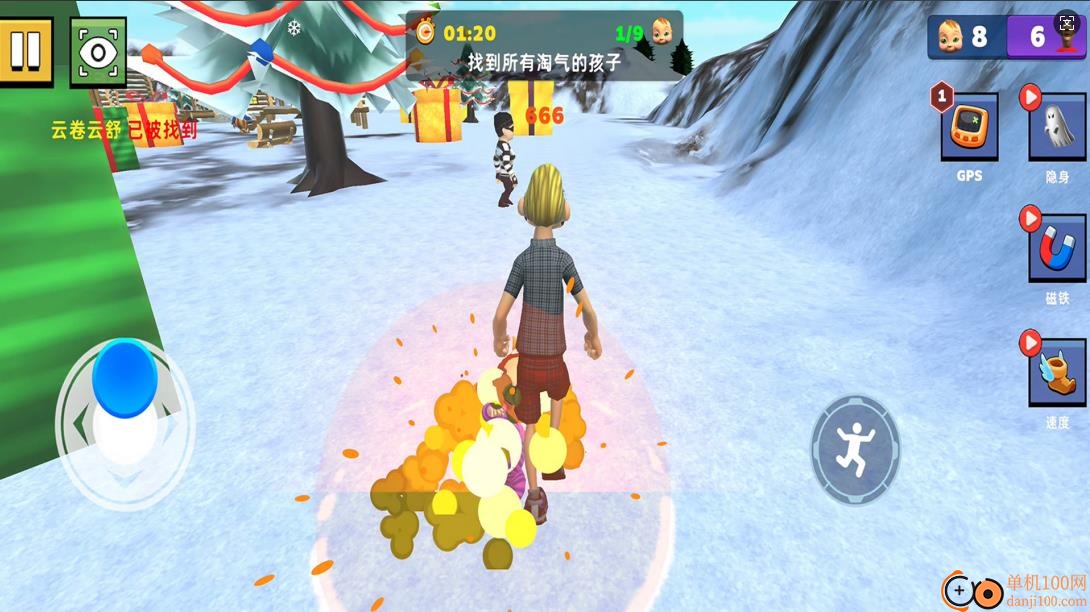This screenshot has width=1090, height=612.
Task: Tap the round jump action button
Action: pos(855,450)
